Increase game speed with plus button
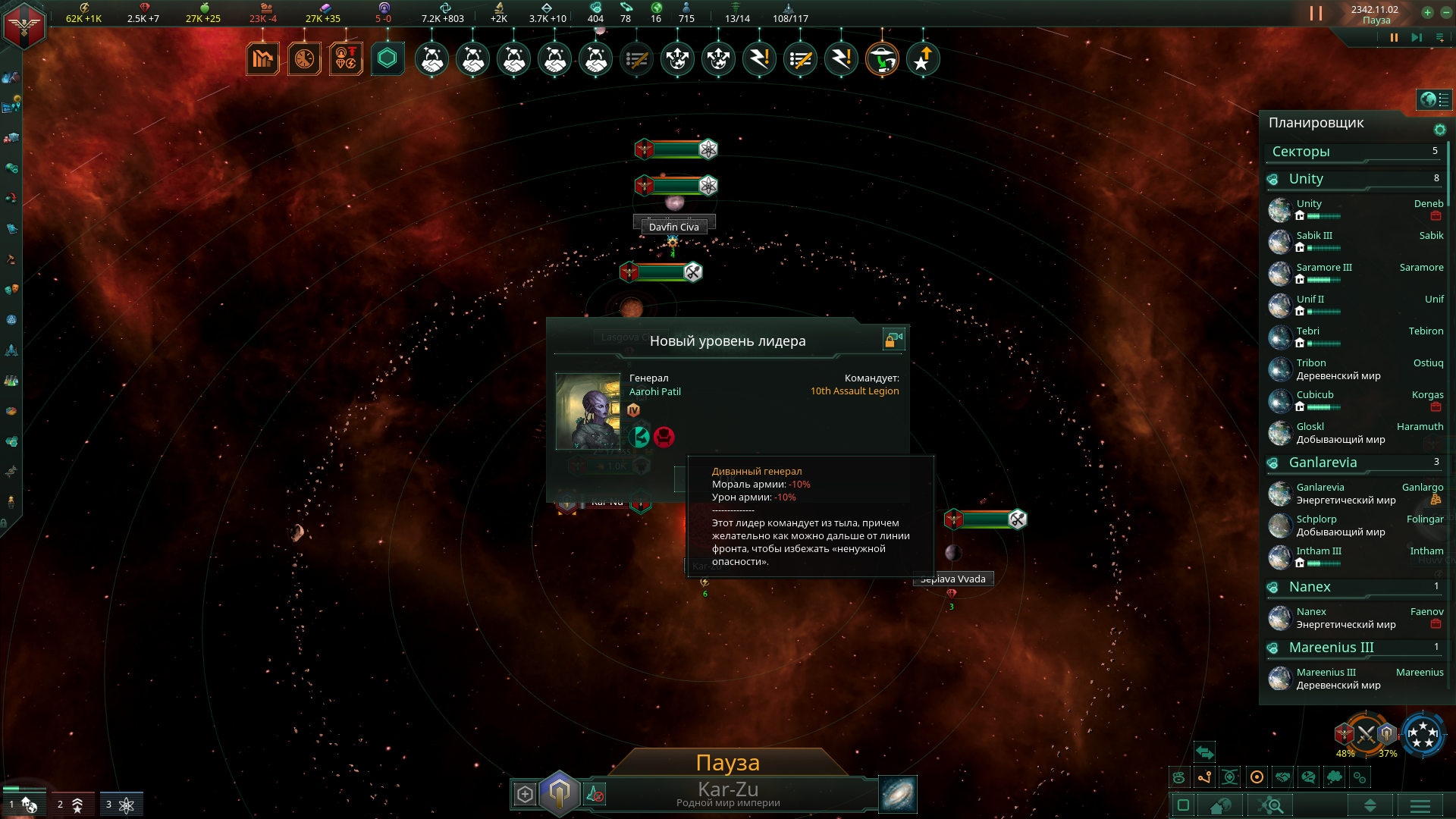Screen dimensions: 1456x819 tap(1427, 12)
